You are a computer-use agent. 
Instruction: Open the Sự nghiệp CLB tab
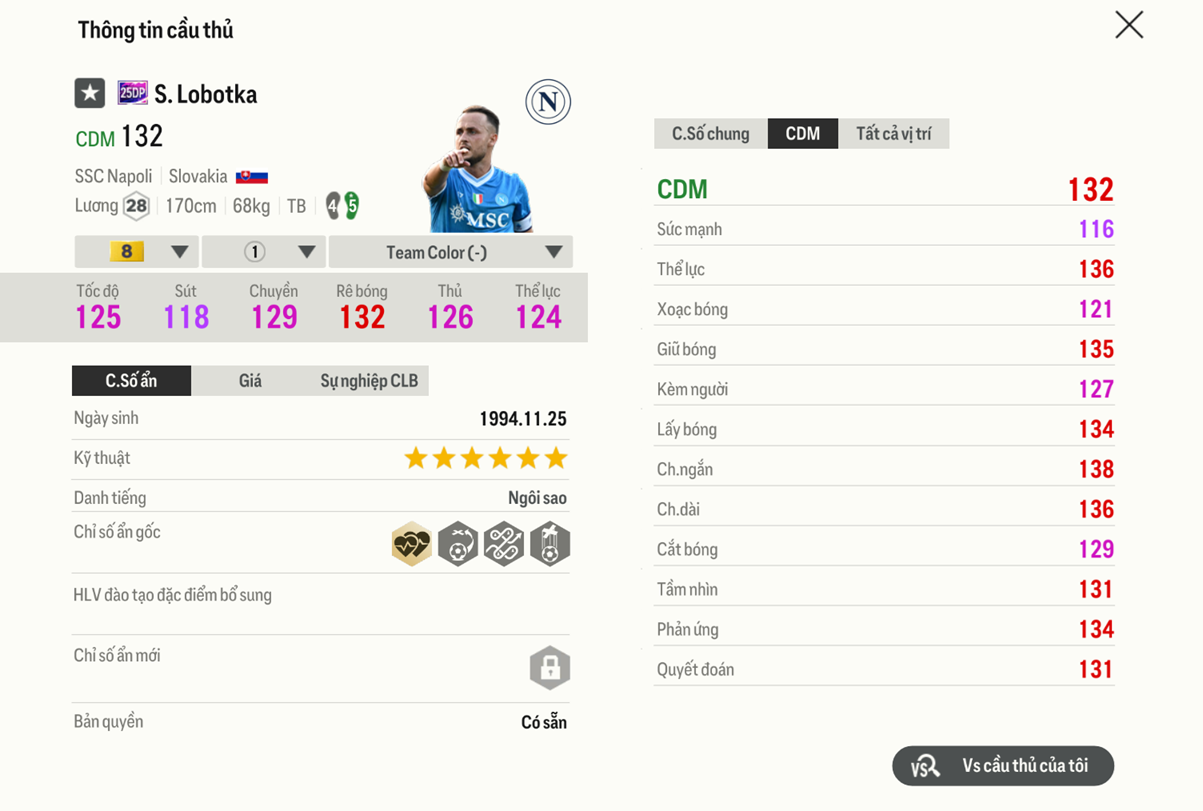[x=369, y=381]
